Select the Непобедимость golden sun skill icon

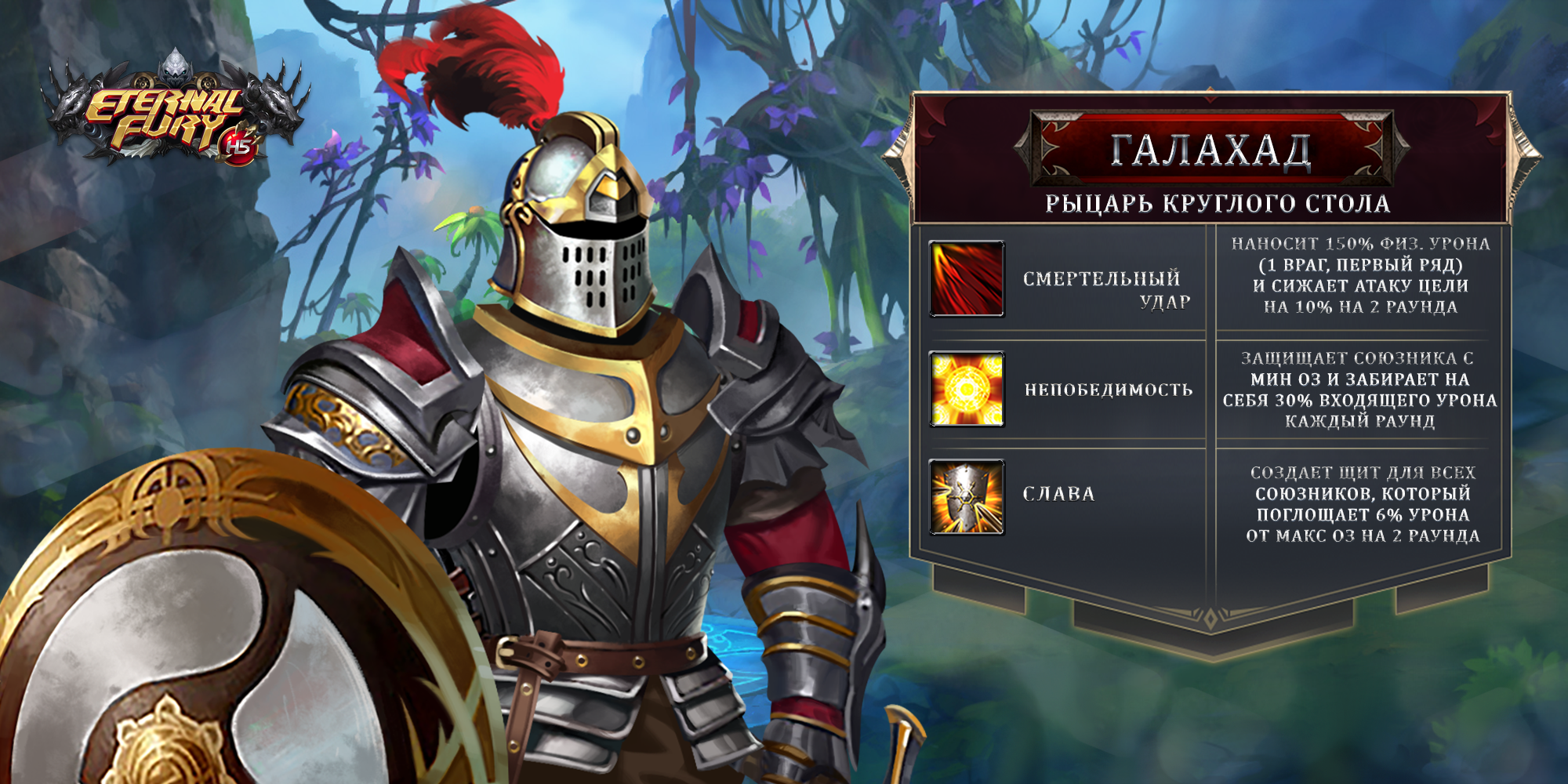(x=966, y=389)
